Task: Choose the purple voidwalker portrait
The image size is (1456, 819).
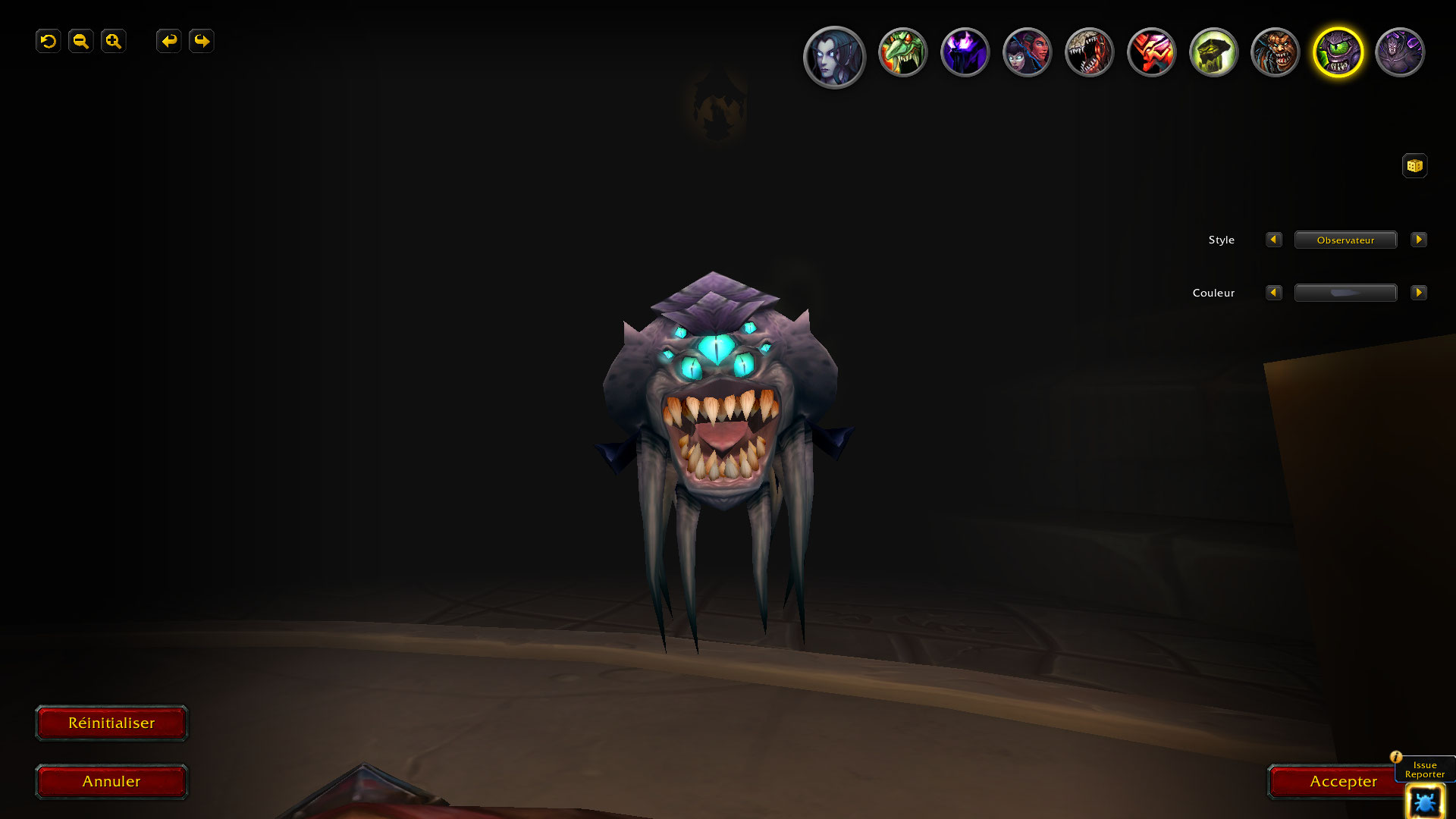Action: (x=965, y=52)
